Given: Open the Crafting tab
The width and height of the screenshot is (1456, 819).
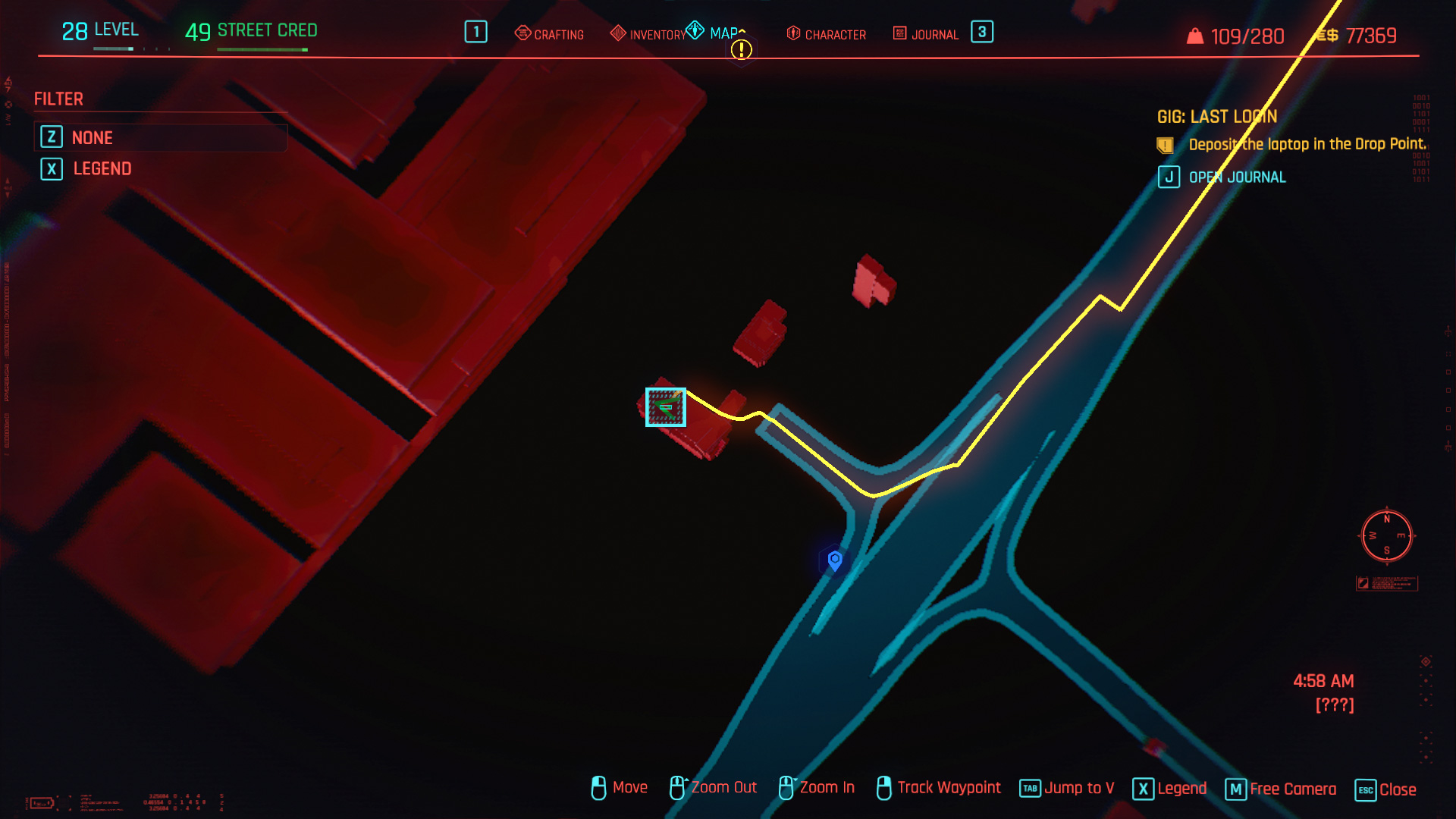Looking at the screenshot, I should (550, 34).
